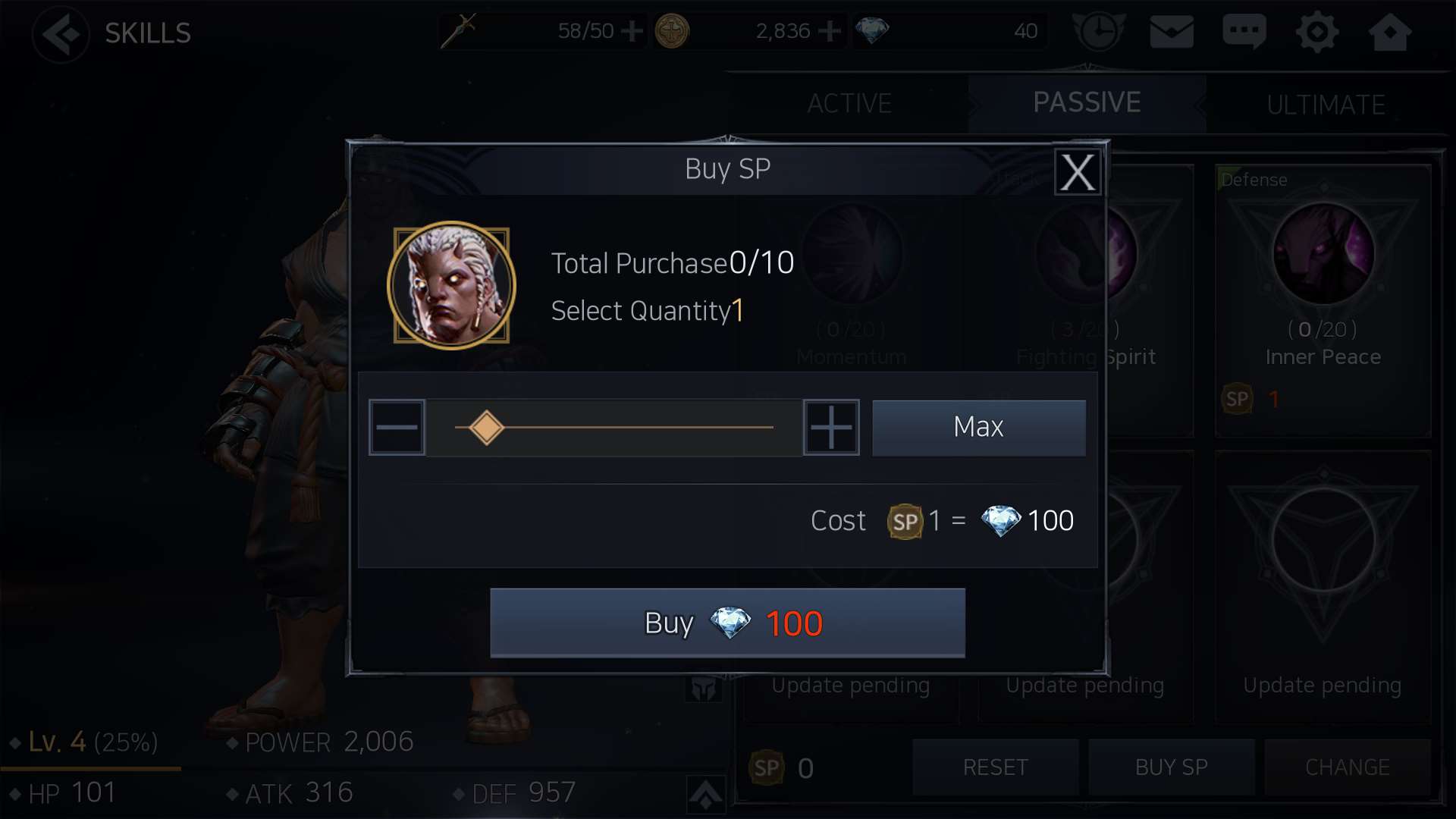Select the Passive skills tab

(x=1087, y=102)
